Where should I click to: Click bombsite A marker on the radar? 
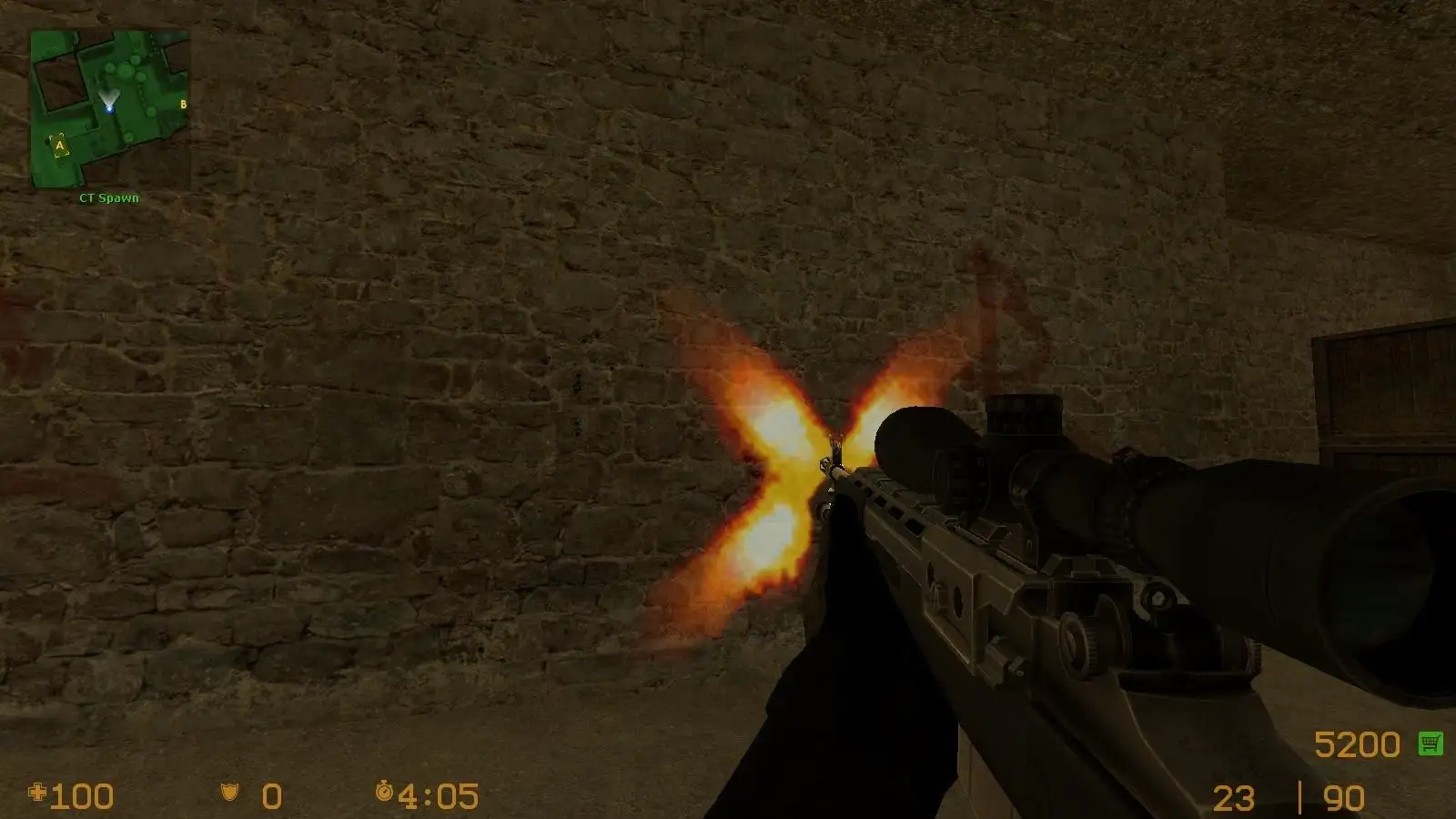coord(58,144)
